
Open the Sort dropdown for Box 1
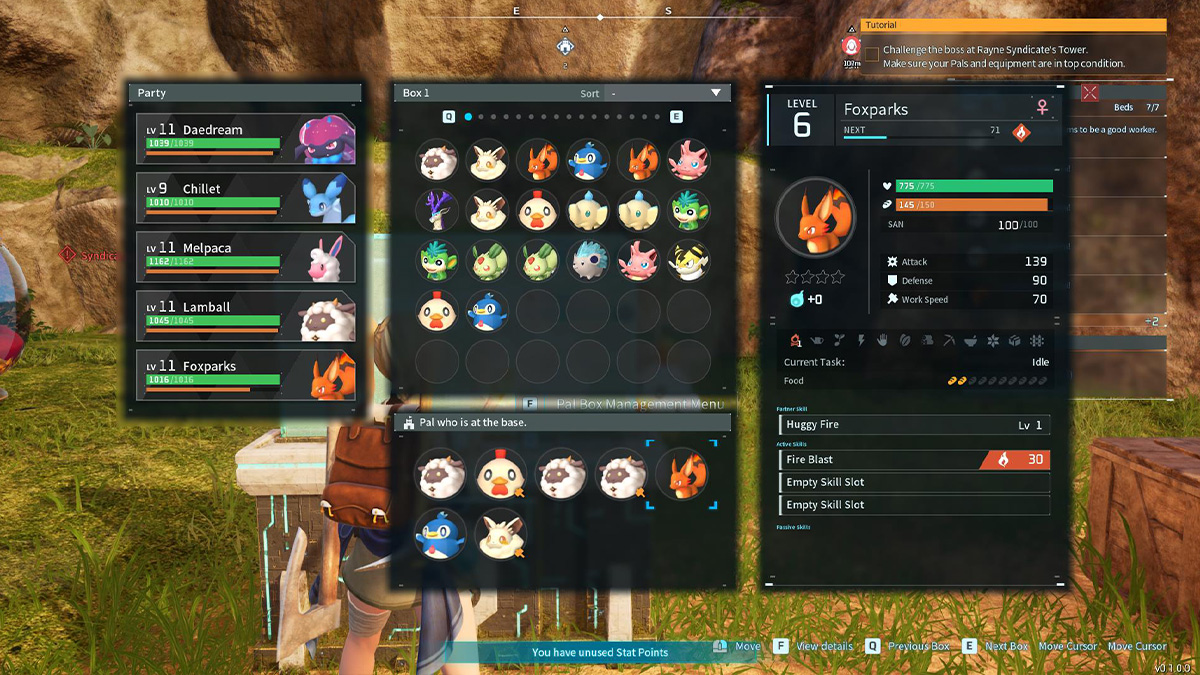(666, 93)
